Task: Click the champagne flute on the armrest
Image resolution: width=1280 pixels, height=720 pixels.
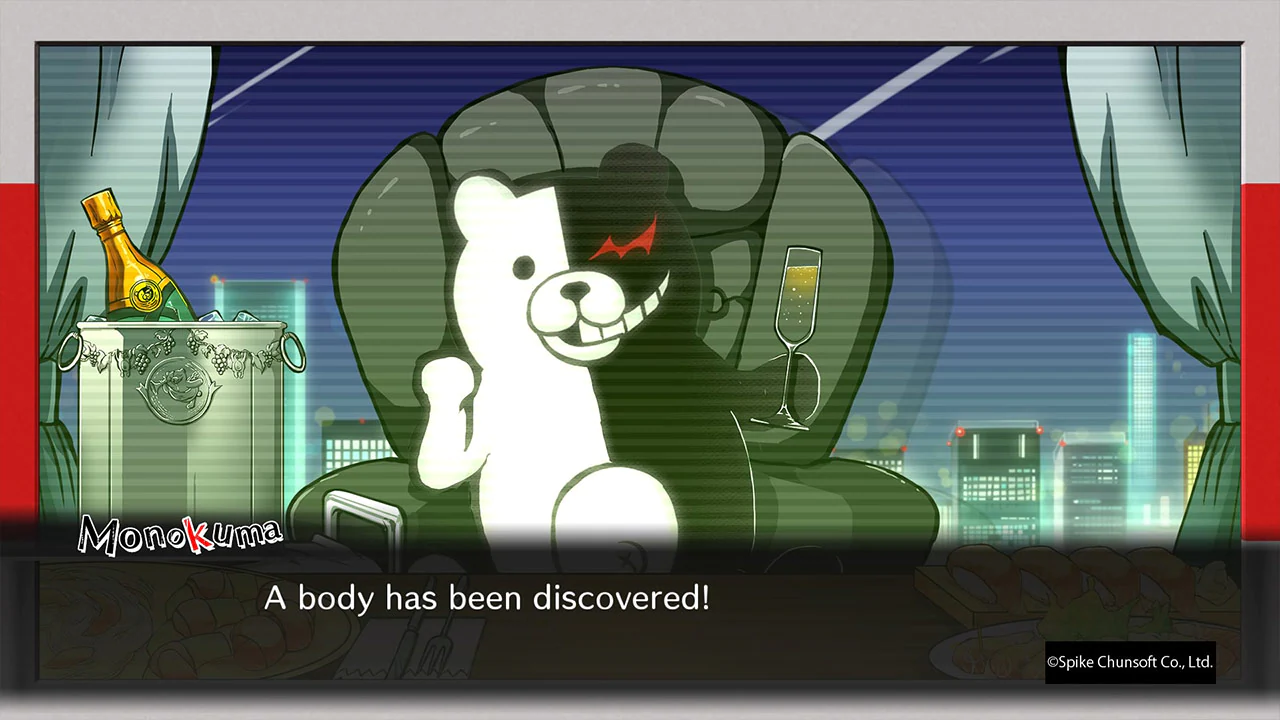Action: [795, 330]
